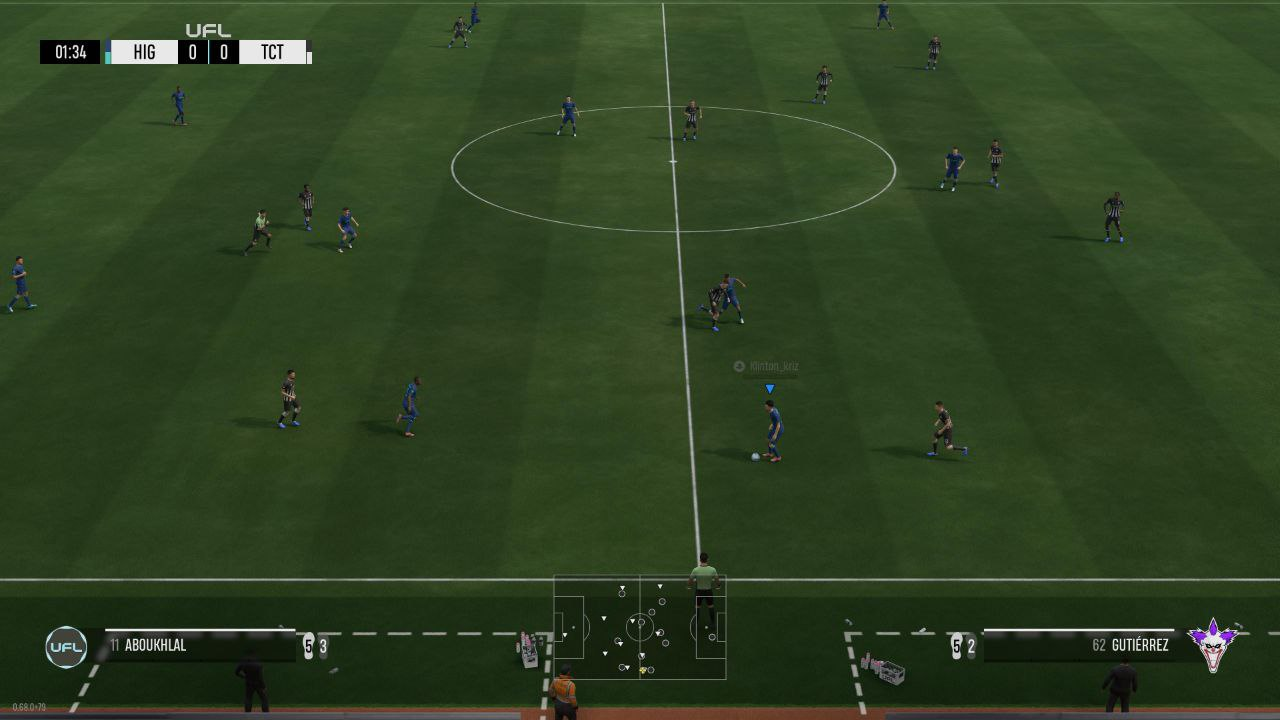Image resolution: width=1280 pixels, height=720 pixels.
Task: Click the pitch radar minimap
Action: (640, 628)
